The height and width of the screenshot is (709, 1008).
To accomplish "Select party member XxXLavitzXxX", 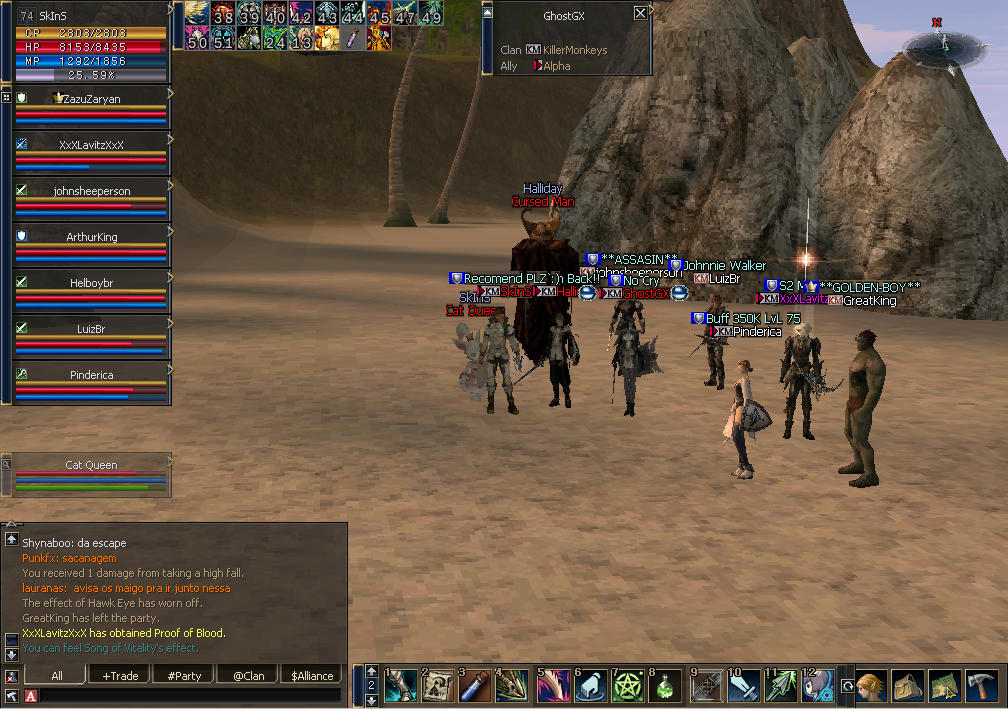I will [91, 145].
